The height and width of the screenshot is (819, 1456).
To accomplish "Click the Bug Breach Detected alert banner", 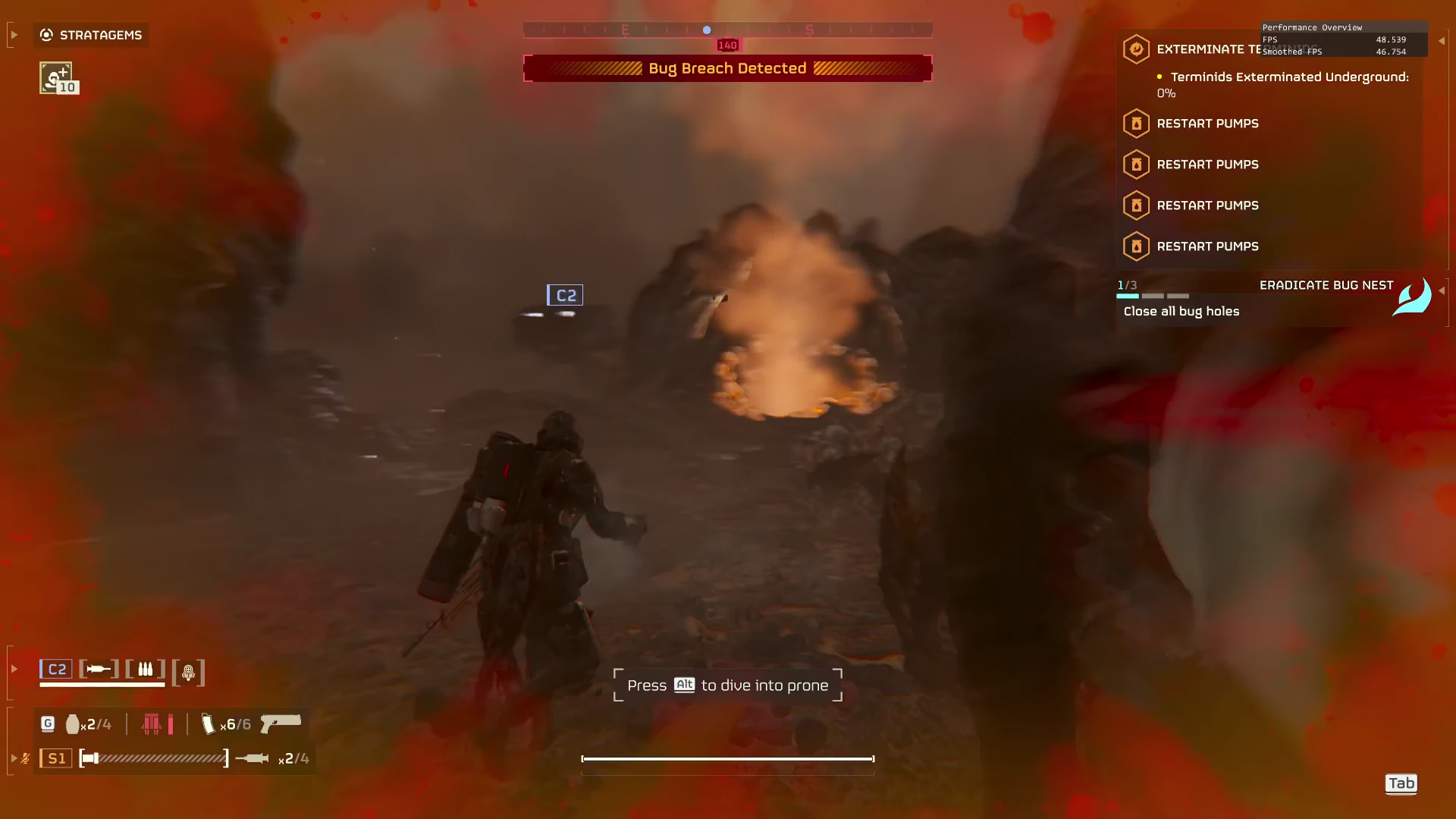I will tap(727, 68).
